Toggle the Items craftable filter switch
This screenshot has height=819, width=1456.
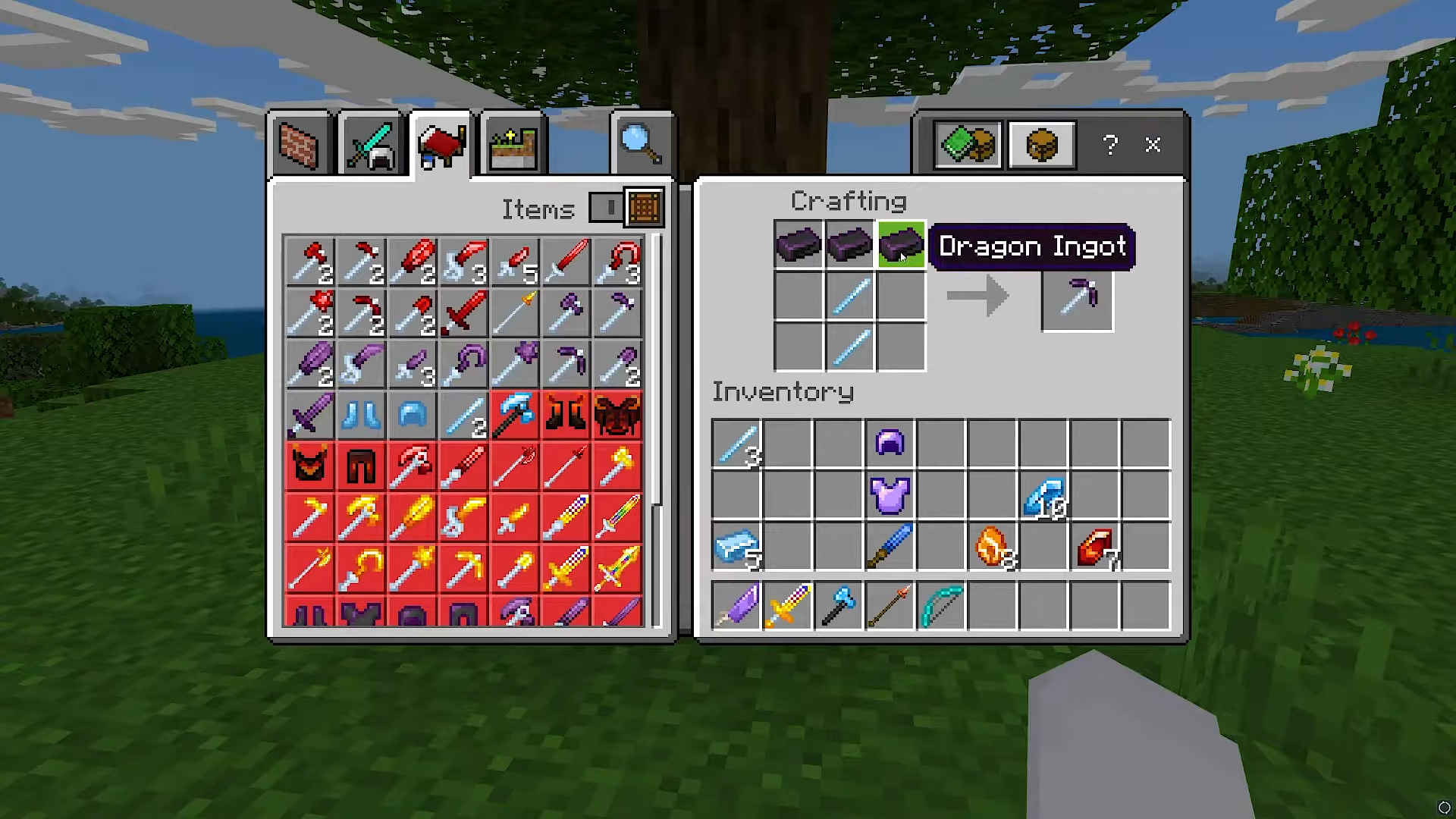pyautogui.click(x=607, y=207)
